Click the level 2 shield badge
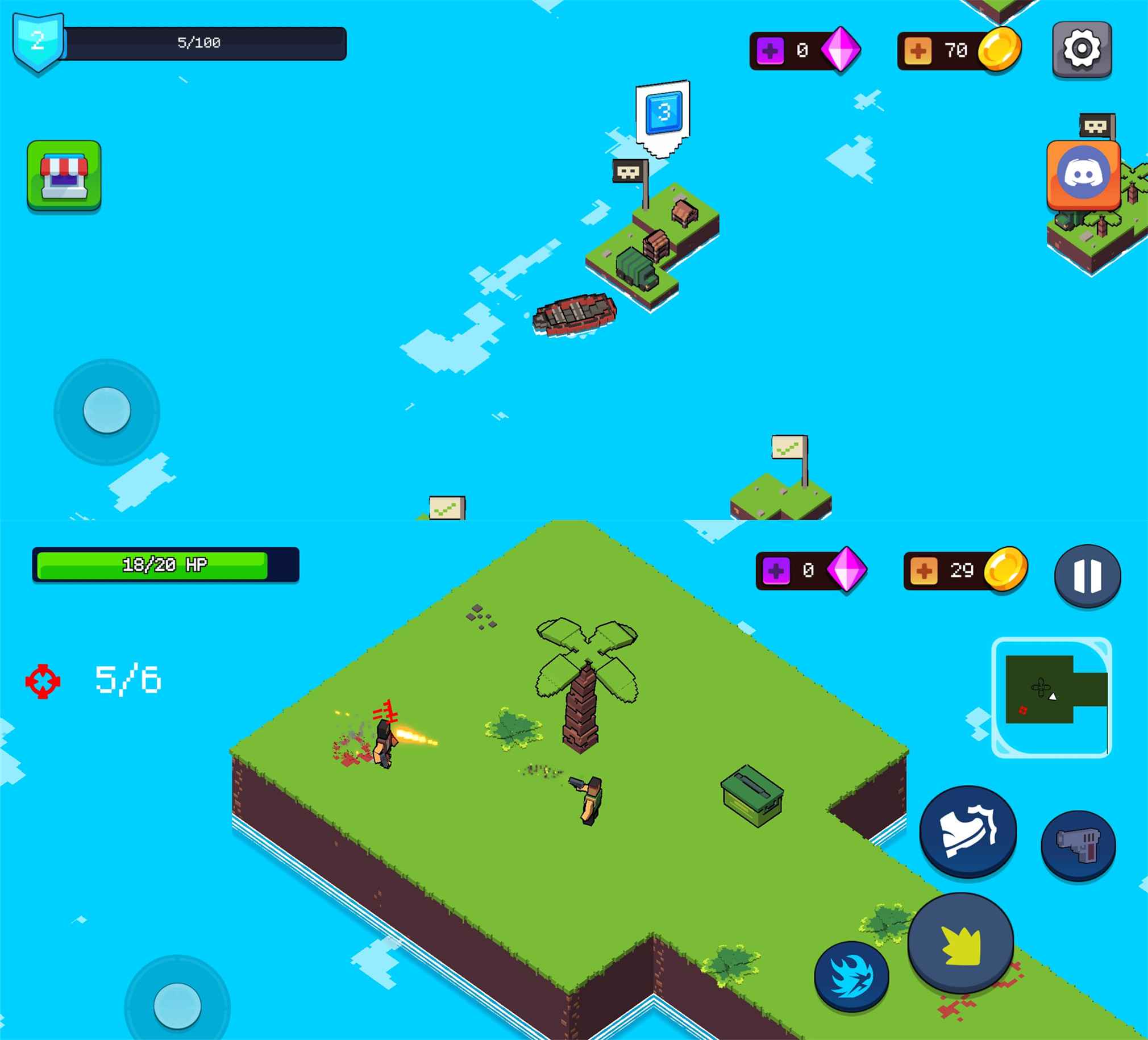1148x1040 pixels. click(38, 41)
